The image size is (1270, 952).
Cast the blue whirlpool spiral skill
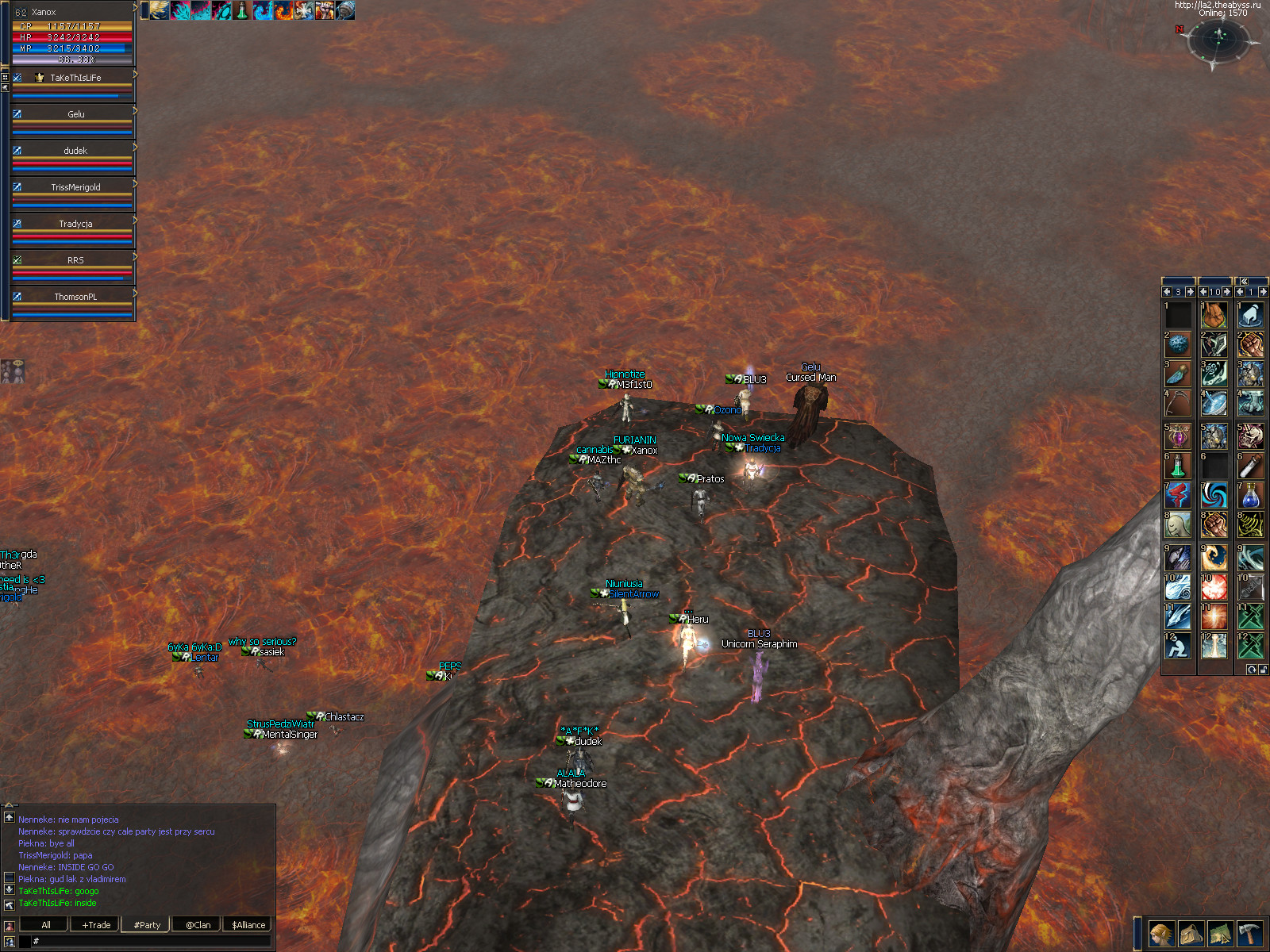click(1214, 496)
